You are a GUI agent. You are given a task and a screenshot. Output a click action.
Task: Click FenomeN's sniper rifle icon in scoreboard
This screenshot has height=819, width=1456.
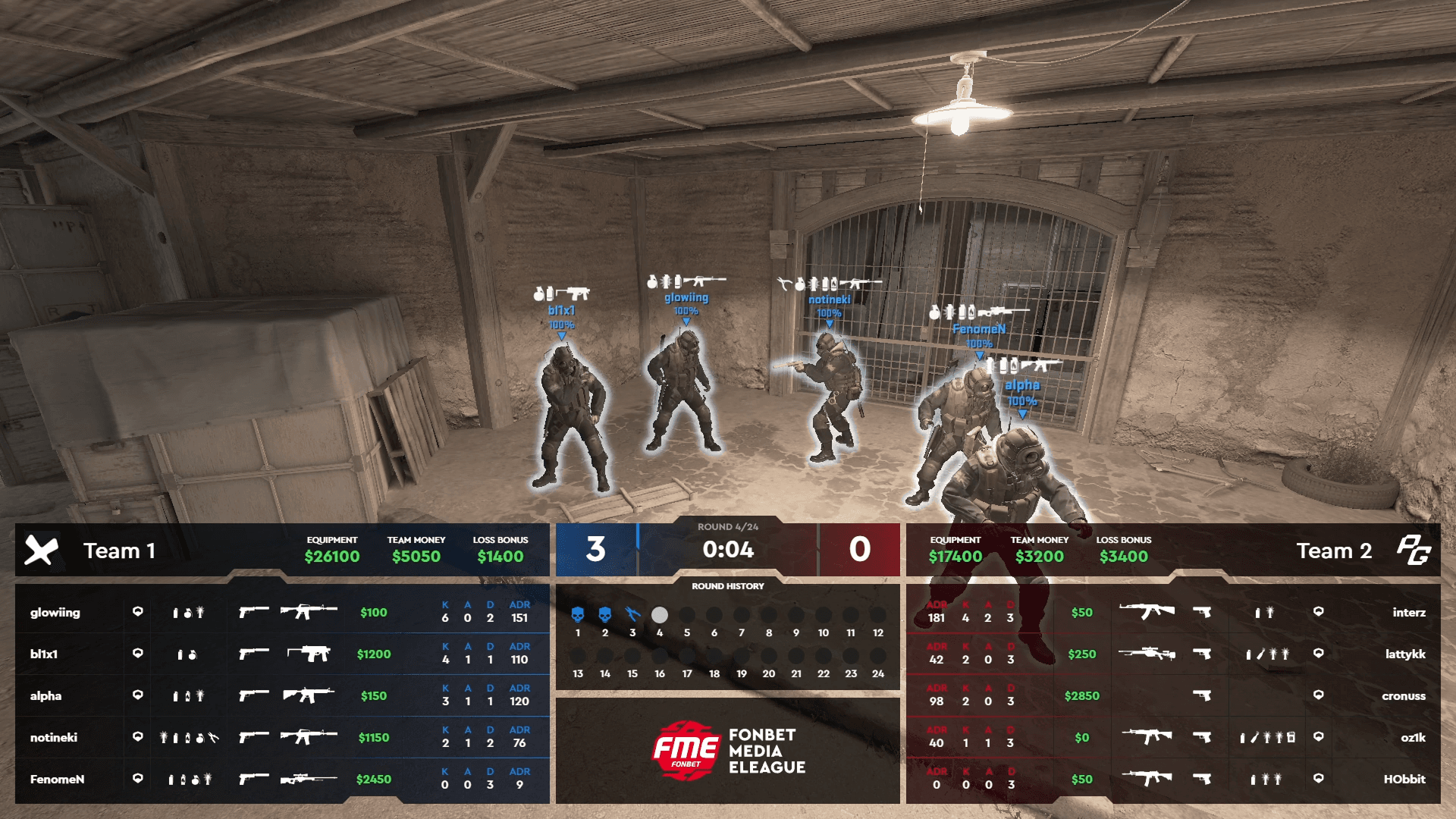tap(308, 779)
